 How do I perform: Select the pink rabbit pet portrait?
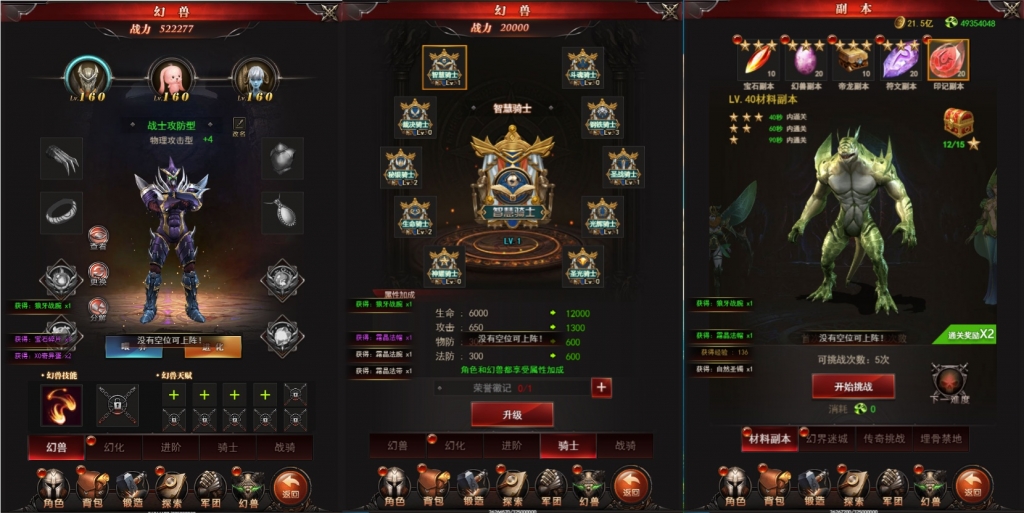170,76
